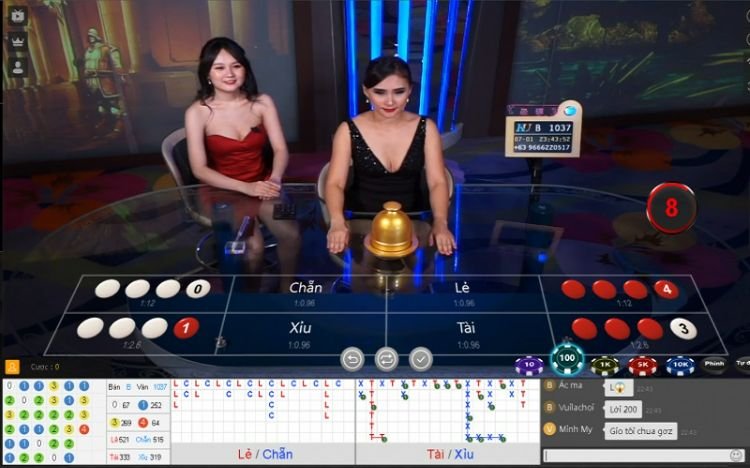Place a bet on Lẻ
750x468 pixels.
(462, 292)
